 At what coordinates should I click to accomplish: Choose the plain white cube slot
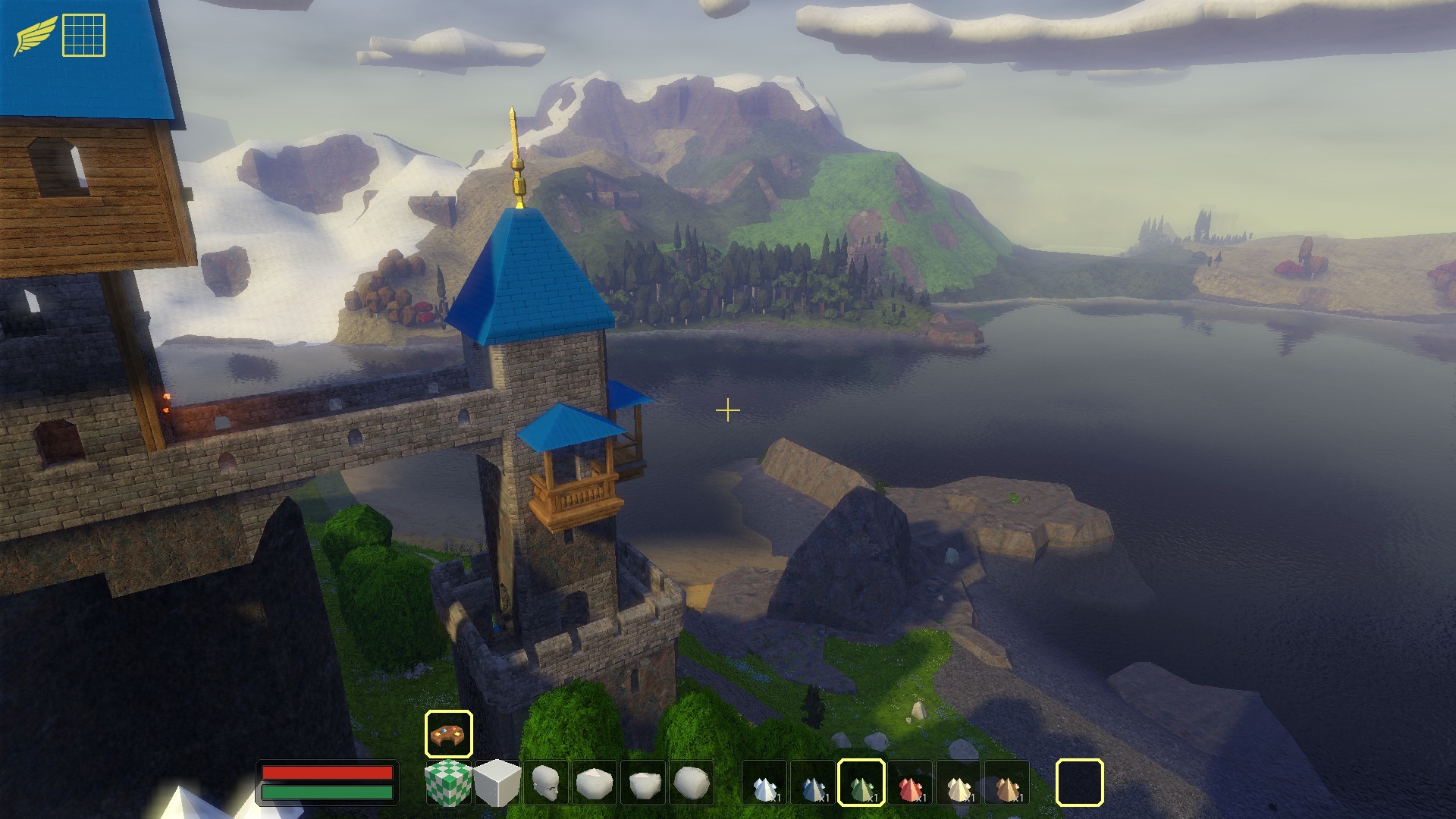click(497, 783)
